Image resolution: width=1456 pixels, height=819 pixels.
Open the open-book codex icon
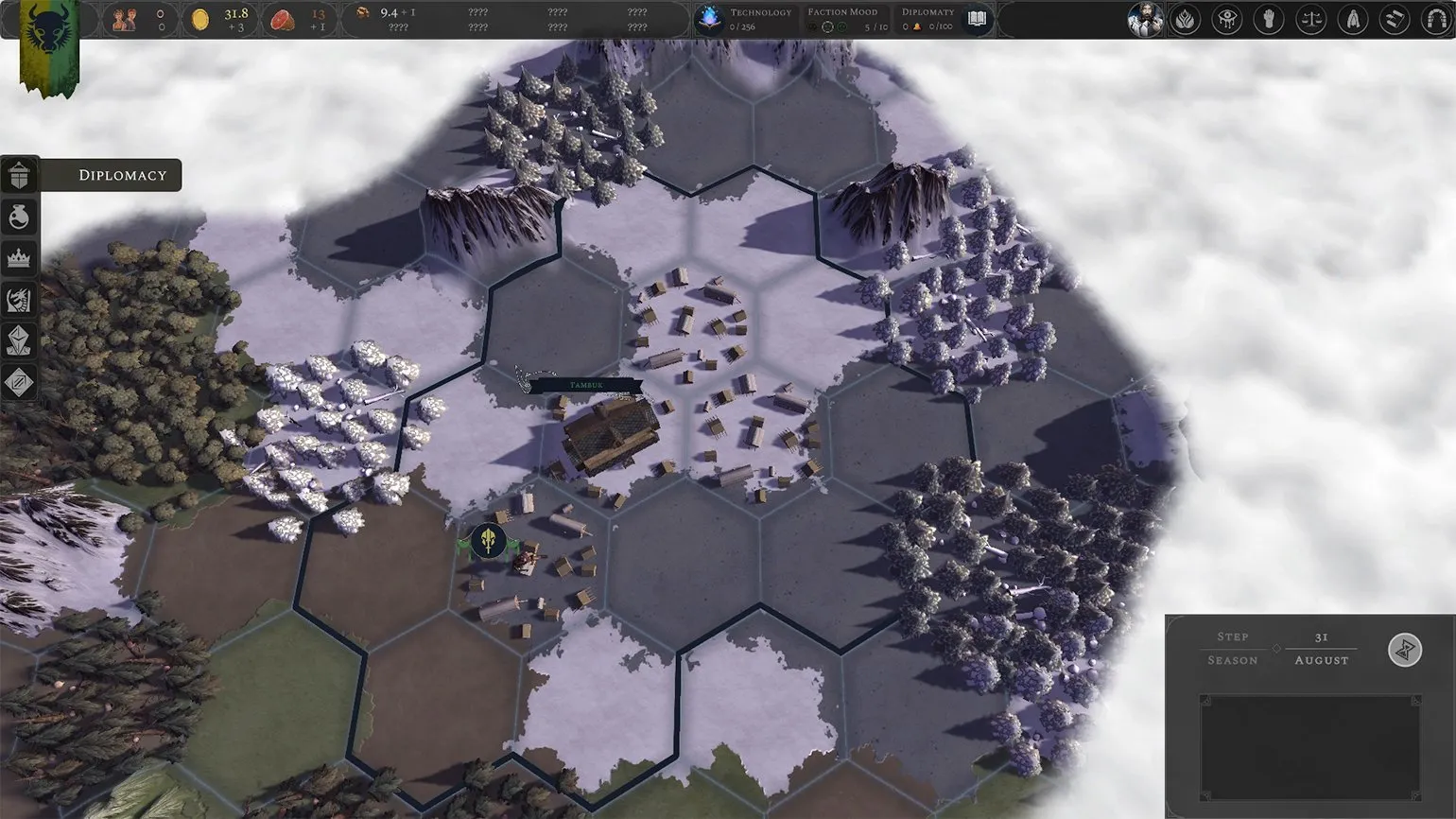pyautogui.click(x=977, y=19)
